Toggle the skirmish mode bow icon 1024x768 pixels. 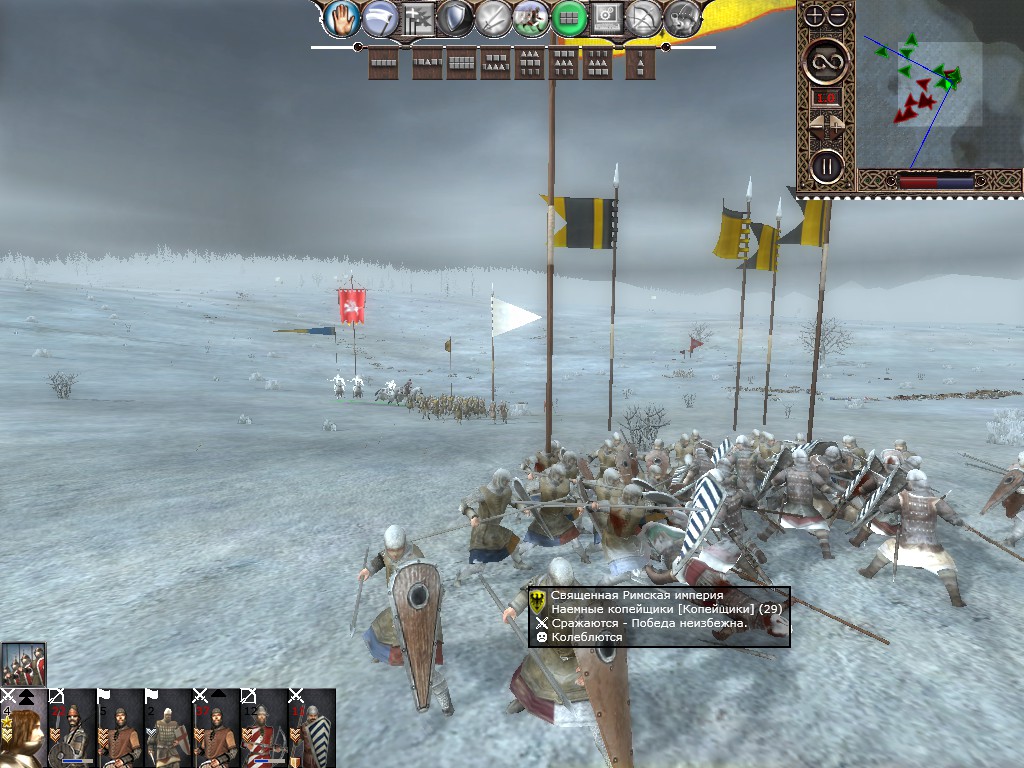coord(644,18)
